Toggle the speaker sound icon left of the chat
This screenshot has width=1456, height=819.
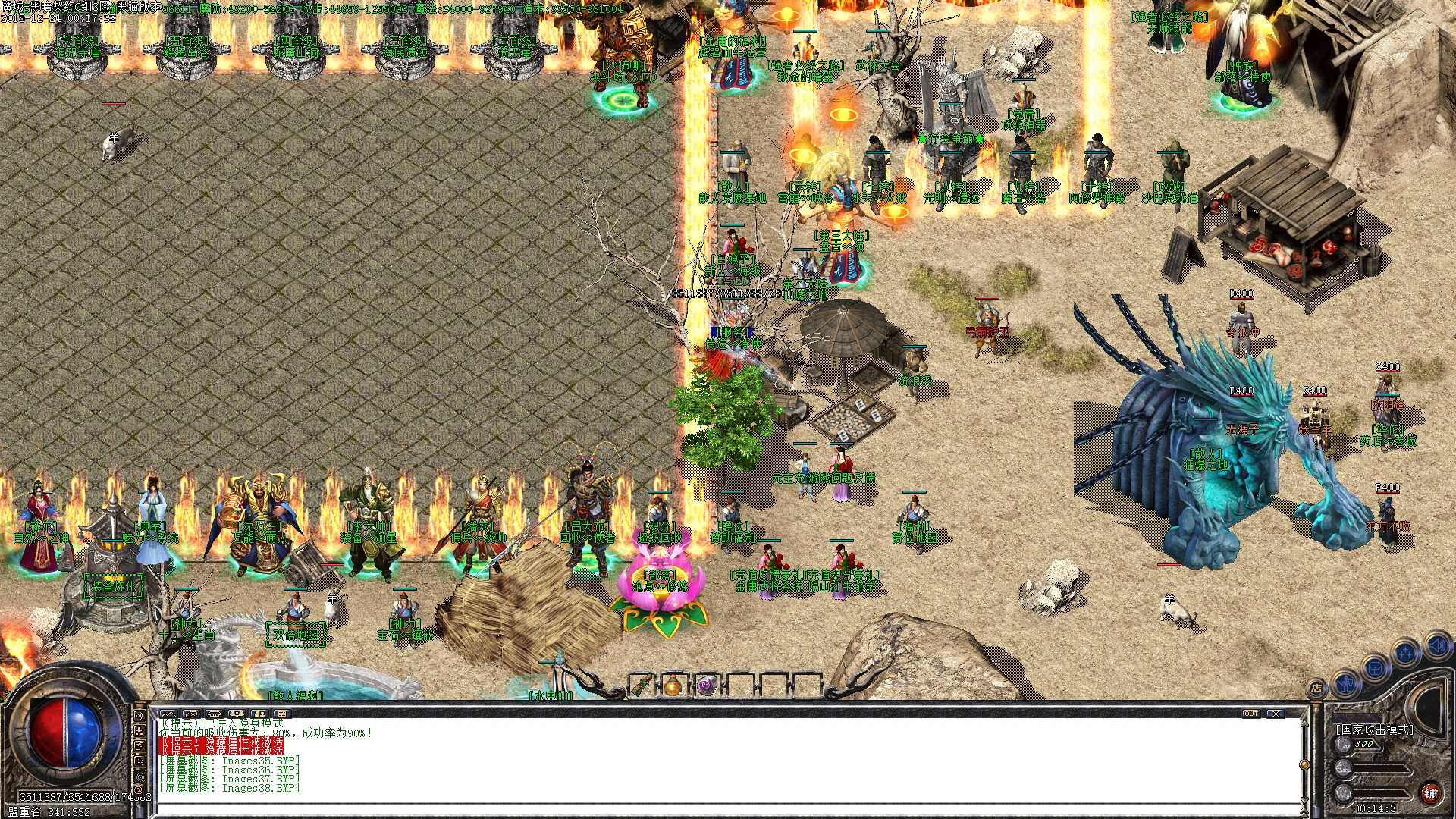pos(140,715)
